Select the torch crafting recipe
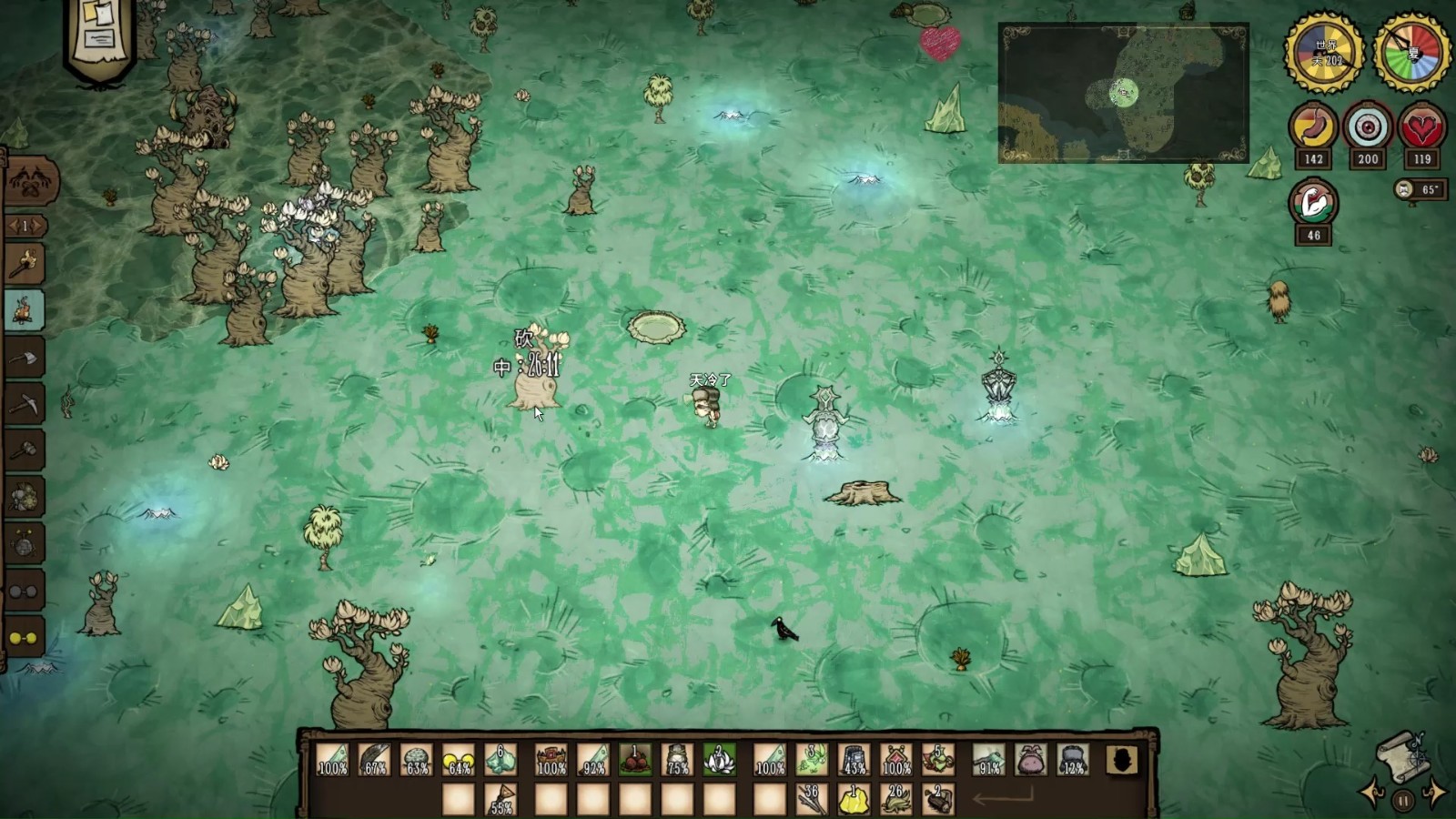1456x819 pixels. [25, 264]
